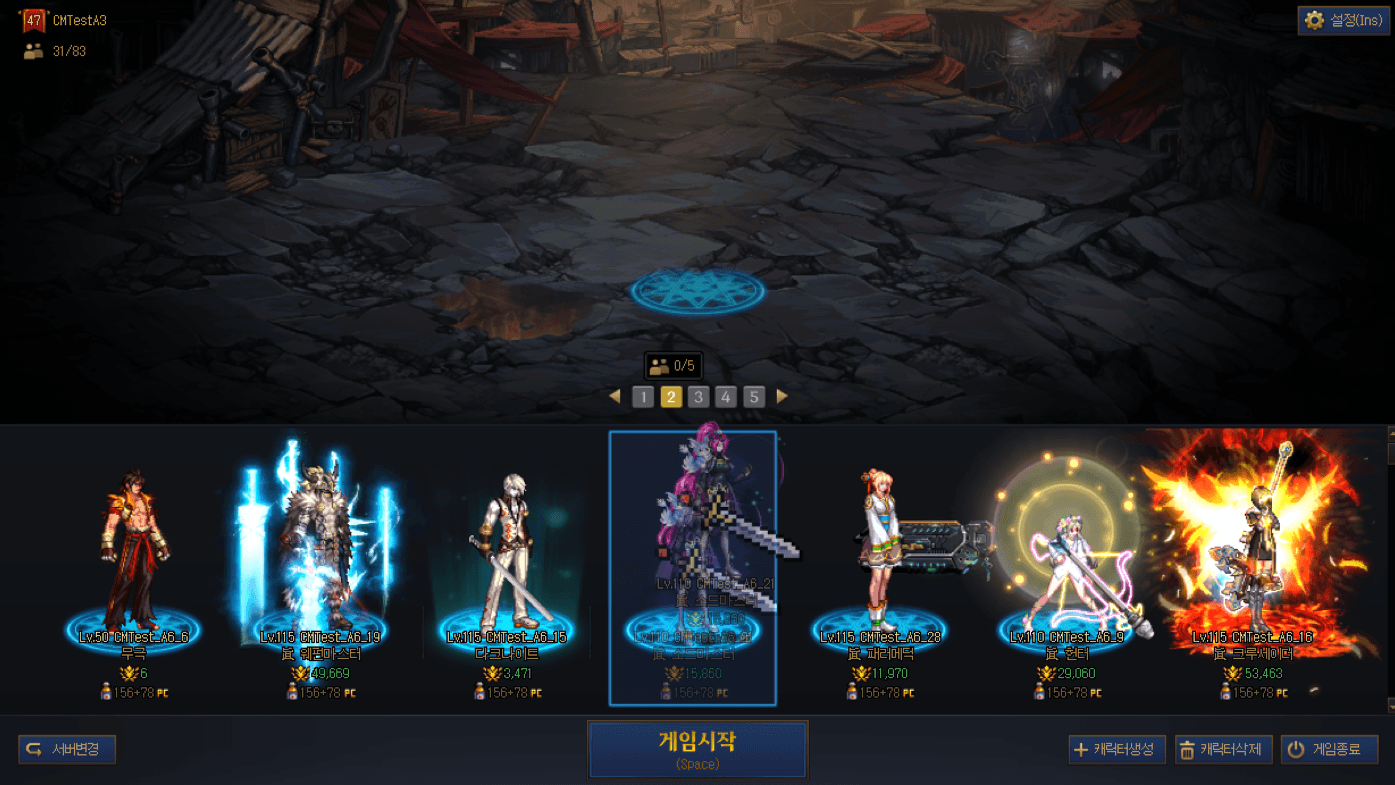Advance with the next page right arrow

click(782, 397)
